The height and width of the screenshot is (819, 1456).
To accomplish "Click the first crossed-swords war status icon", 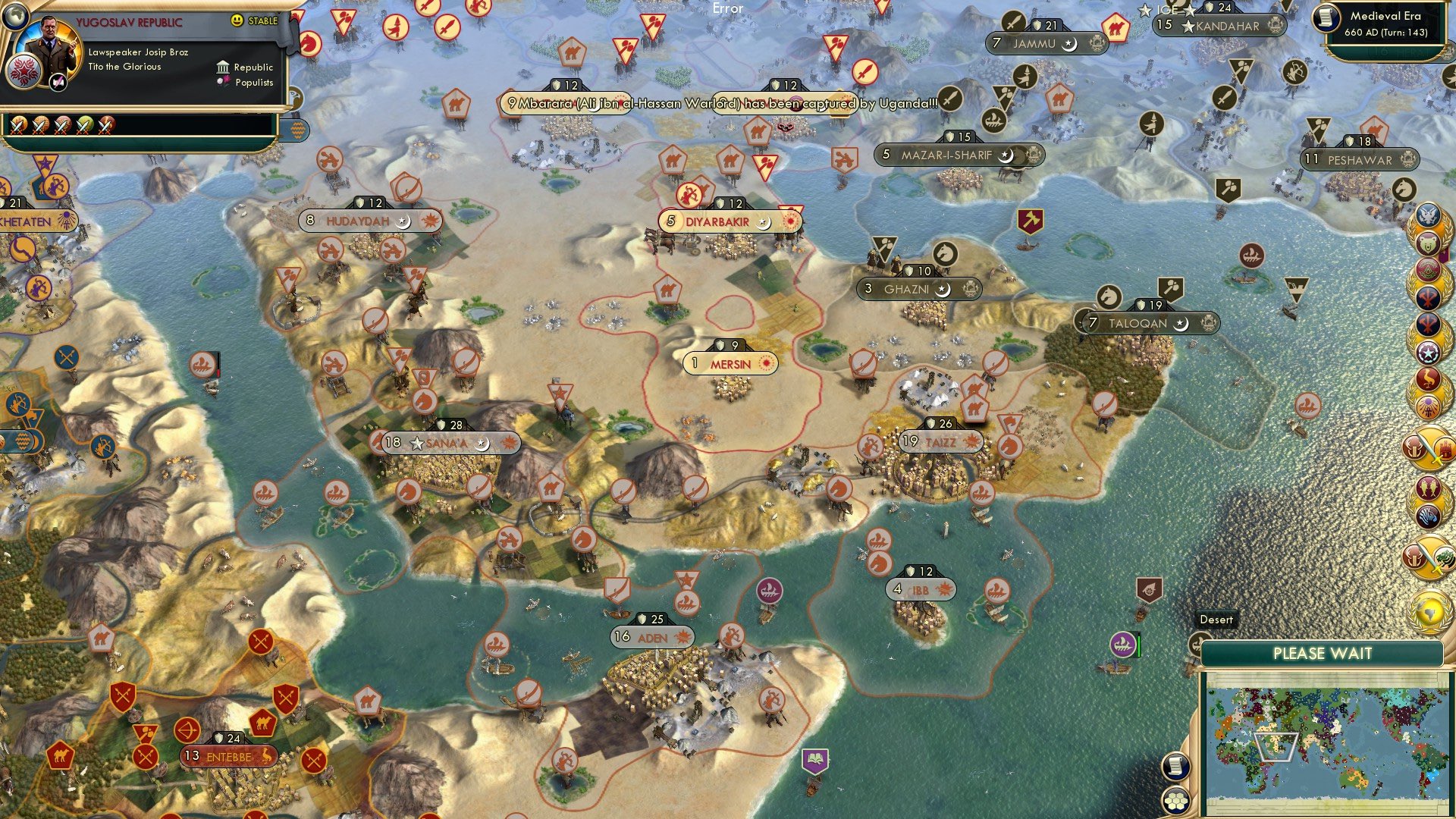I will click(x=19, y=127).
